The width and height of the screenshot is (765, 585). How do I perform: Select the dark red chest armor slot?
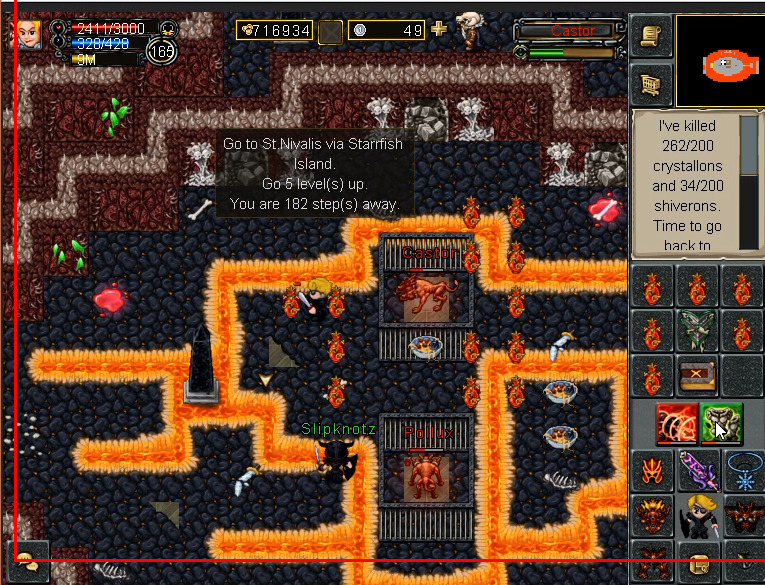point(652,515)
